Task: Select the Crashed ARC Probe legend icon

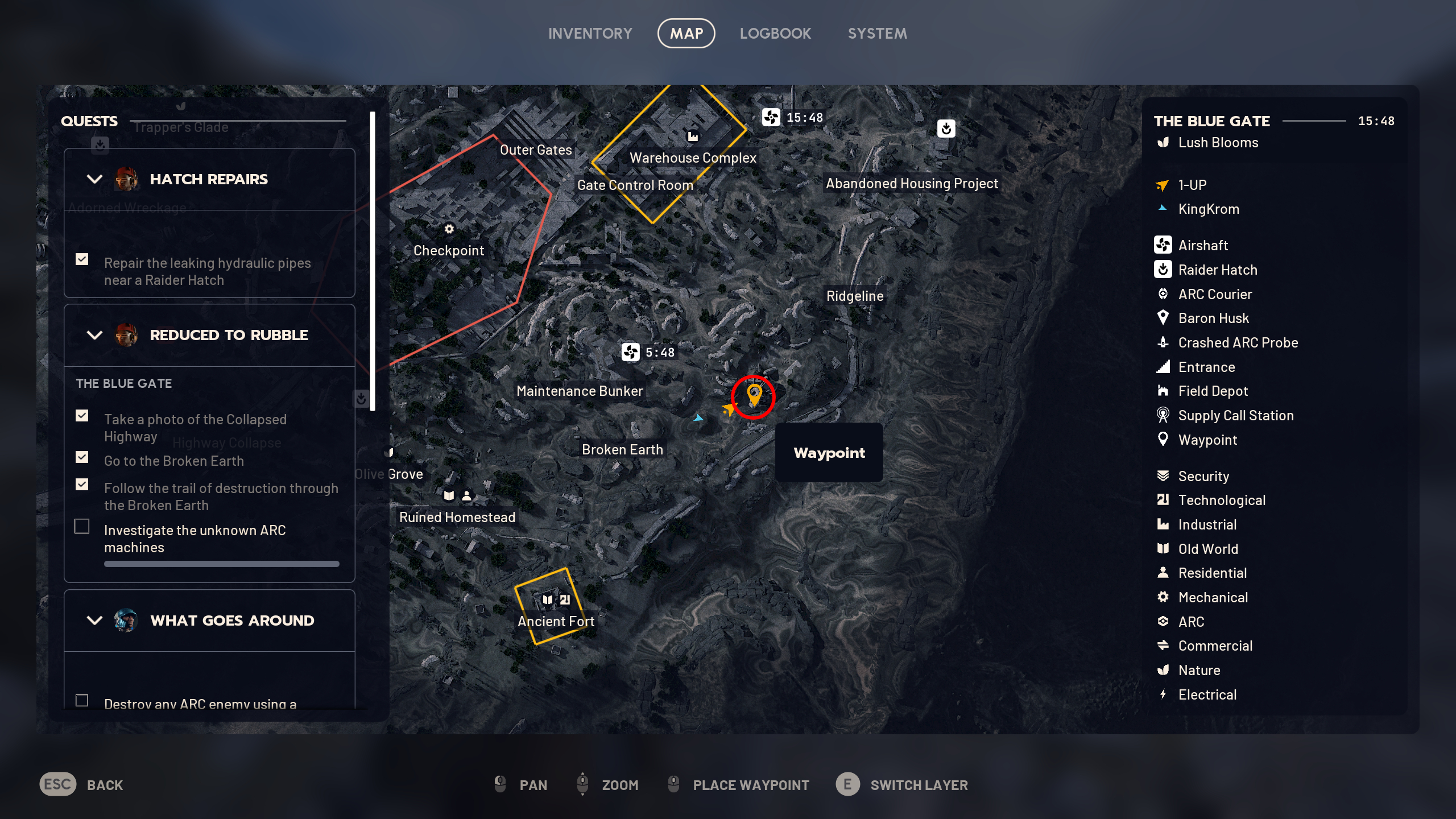Action: coord(1164,342)
